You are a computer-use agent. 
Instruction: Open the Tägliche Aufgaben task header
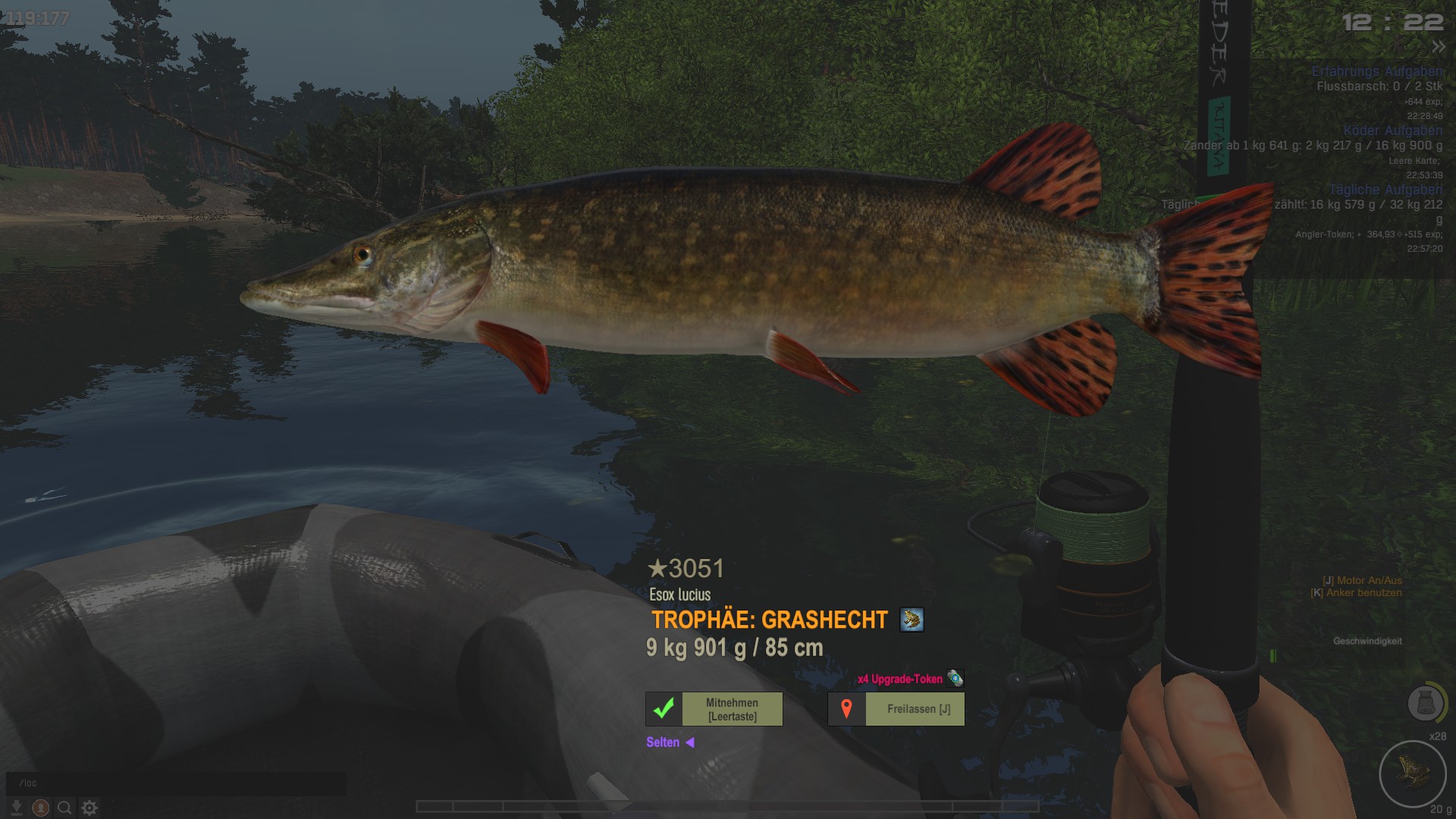pos(1385,190)
